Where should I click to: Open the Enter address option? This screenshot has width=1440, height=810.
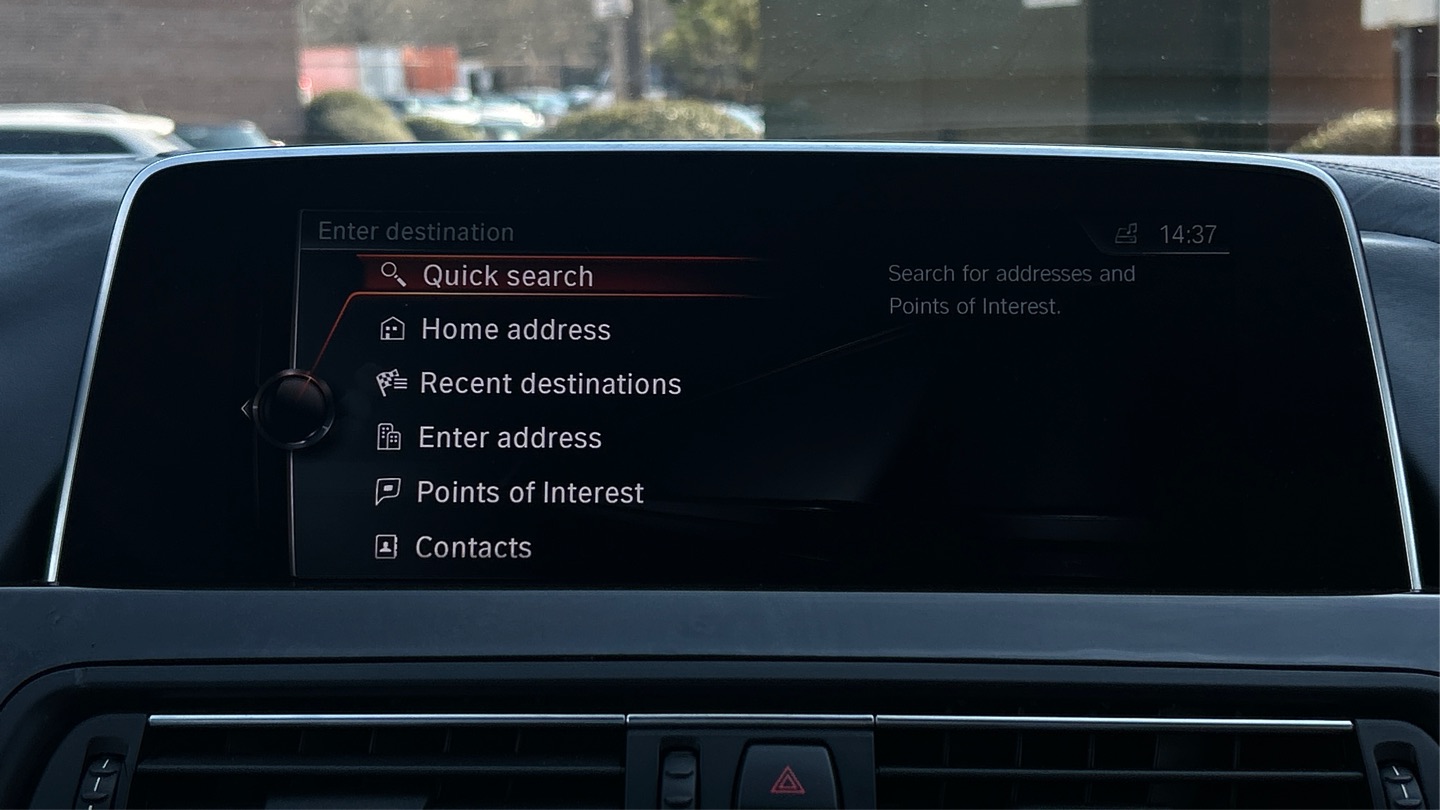509,438
